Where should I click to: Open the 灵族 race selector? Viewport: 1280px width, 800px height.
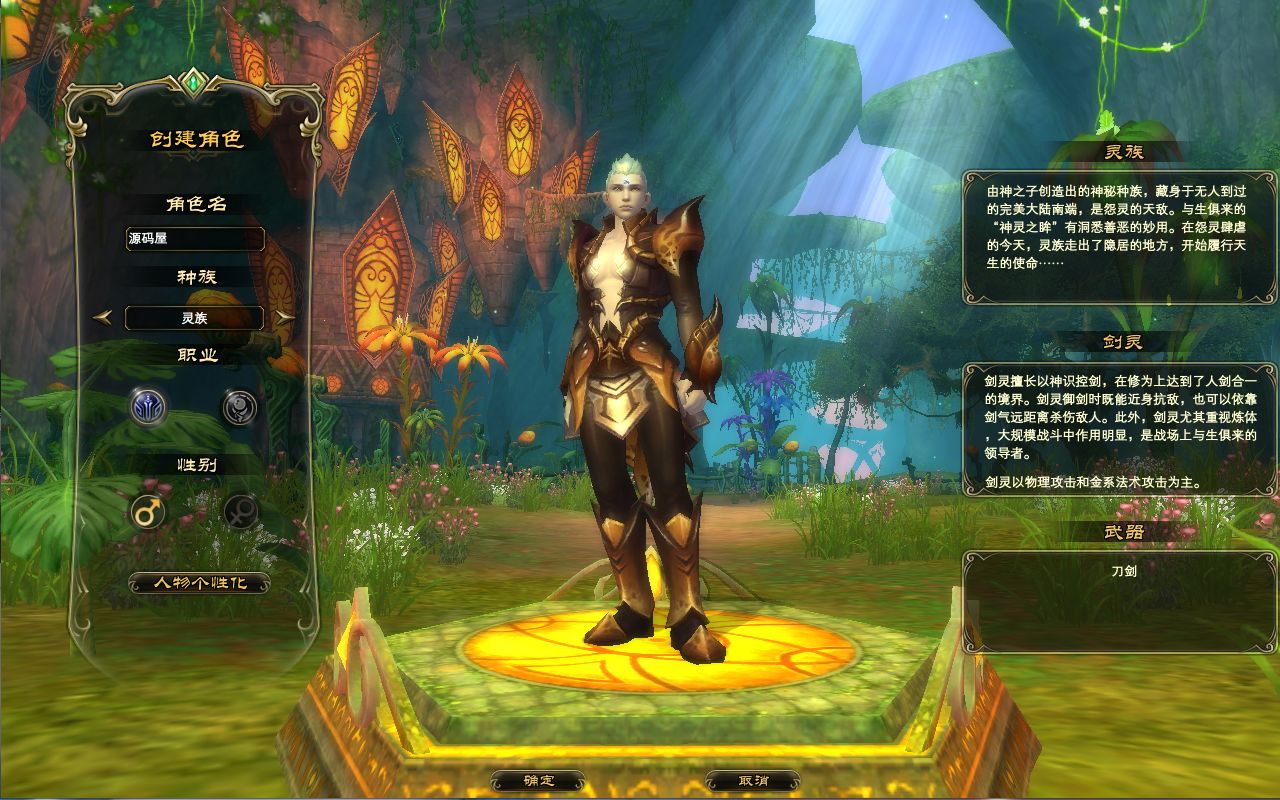click(x=195, y=318)
